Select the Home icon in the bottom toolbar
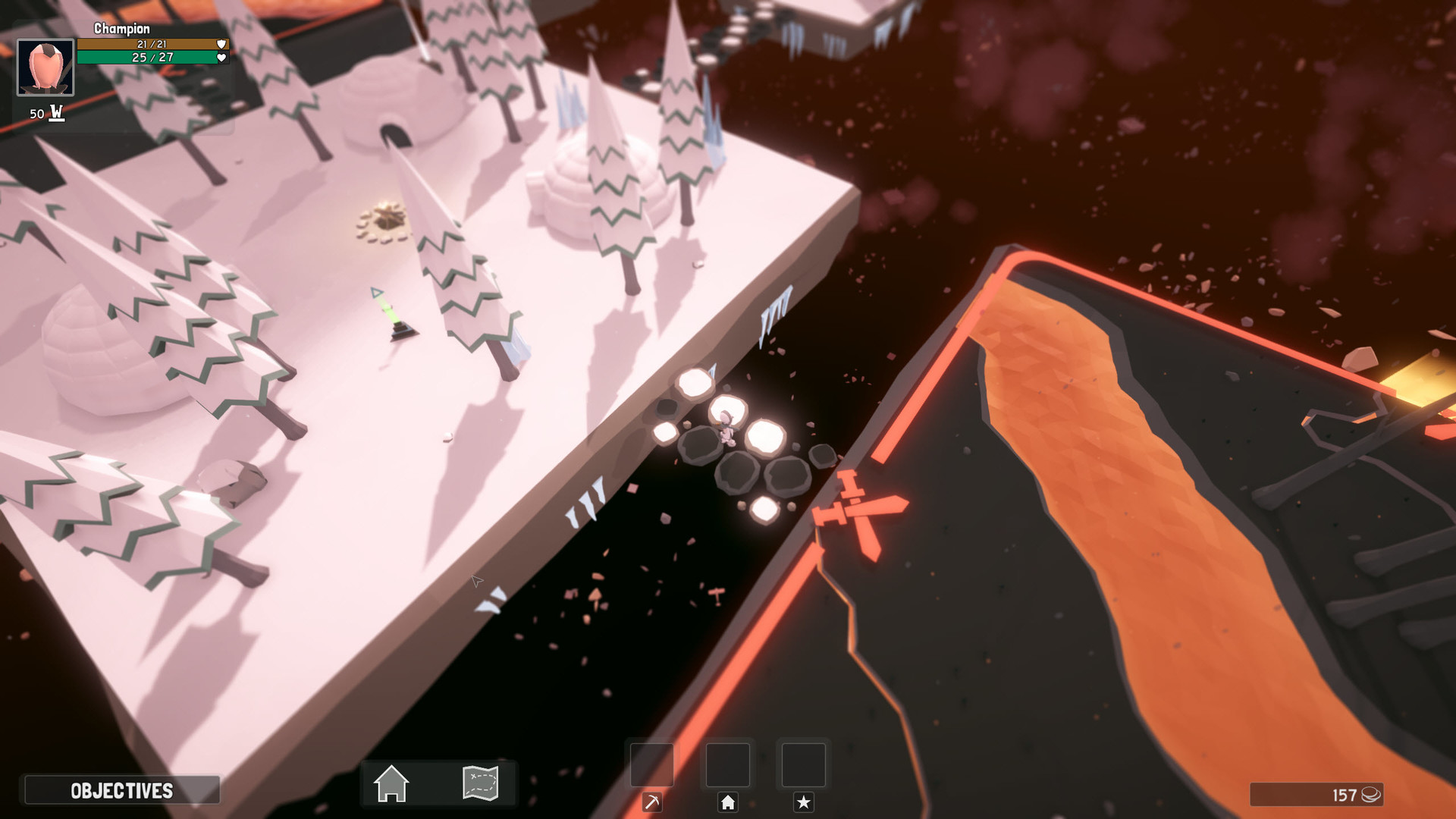1456x819 pixels. [x=393, y=783]
